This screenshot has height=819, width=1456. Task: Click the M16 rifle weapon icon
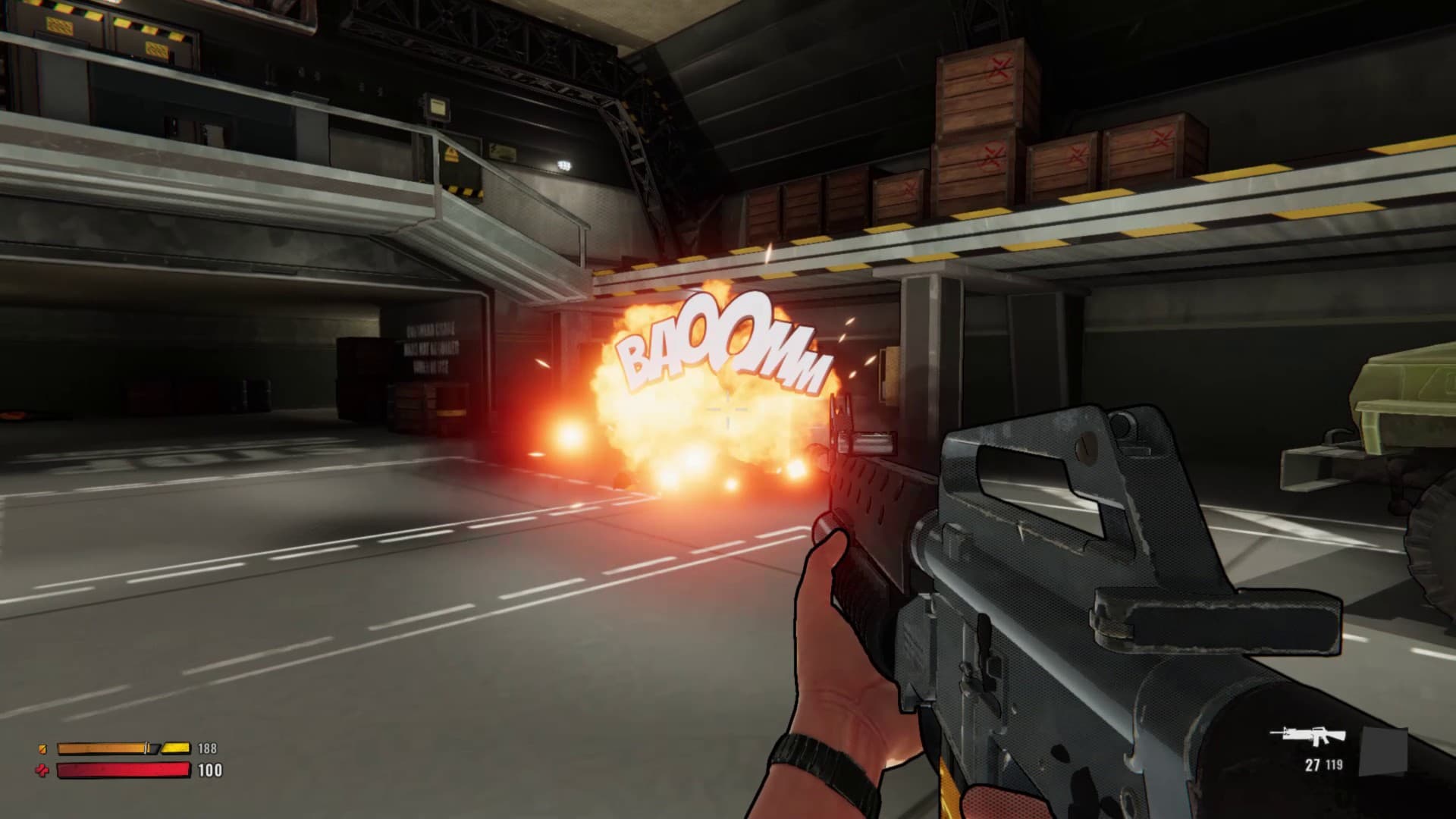coord(1307,733)
